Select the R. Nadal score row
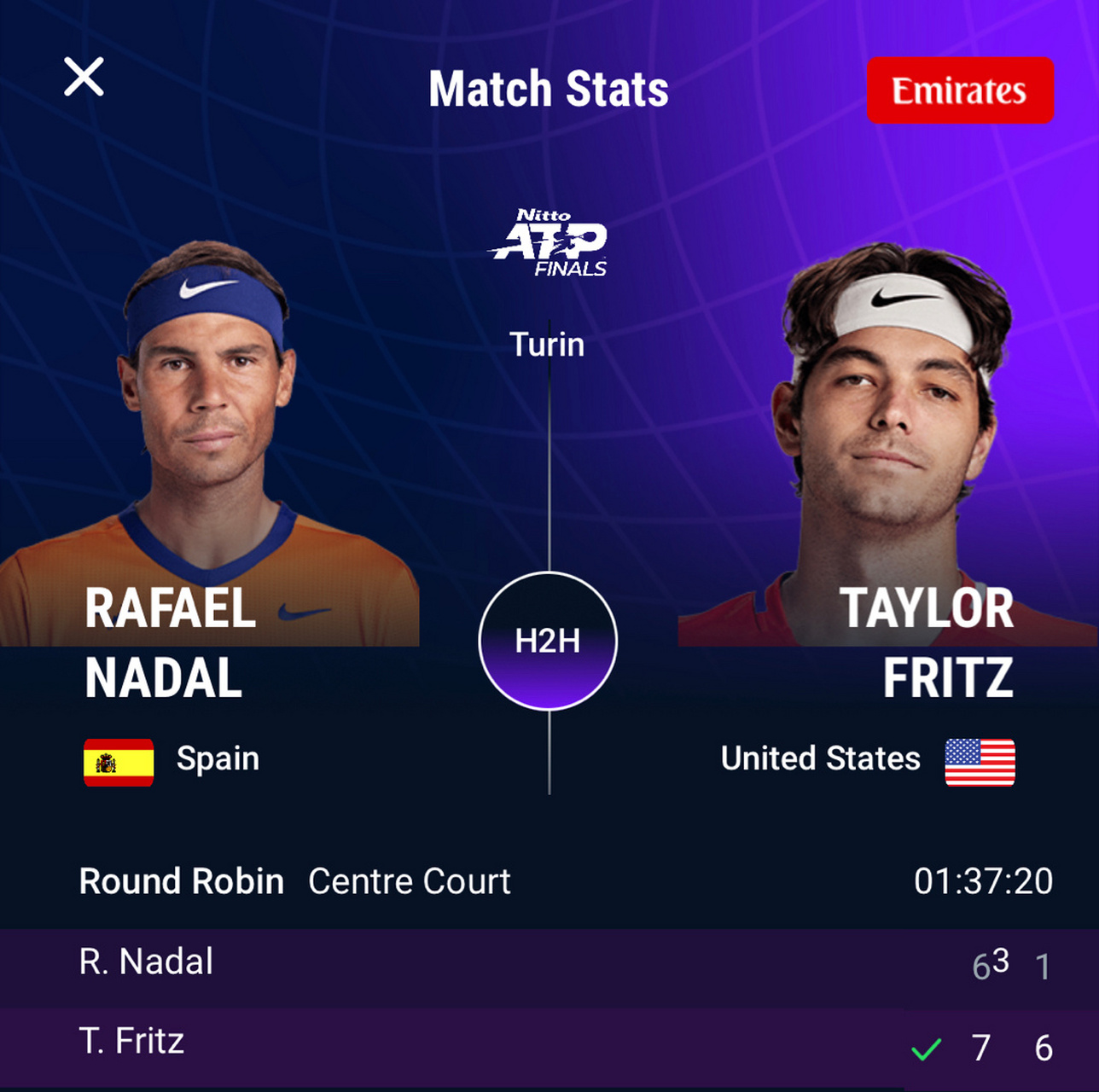Image resolution: width=1099 pixels, height=1092 pixels. [549, 964]
